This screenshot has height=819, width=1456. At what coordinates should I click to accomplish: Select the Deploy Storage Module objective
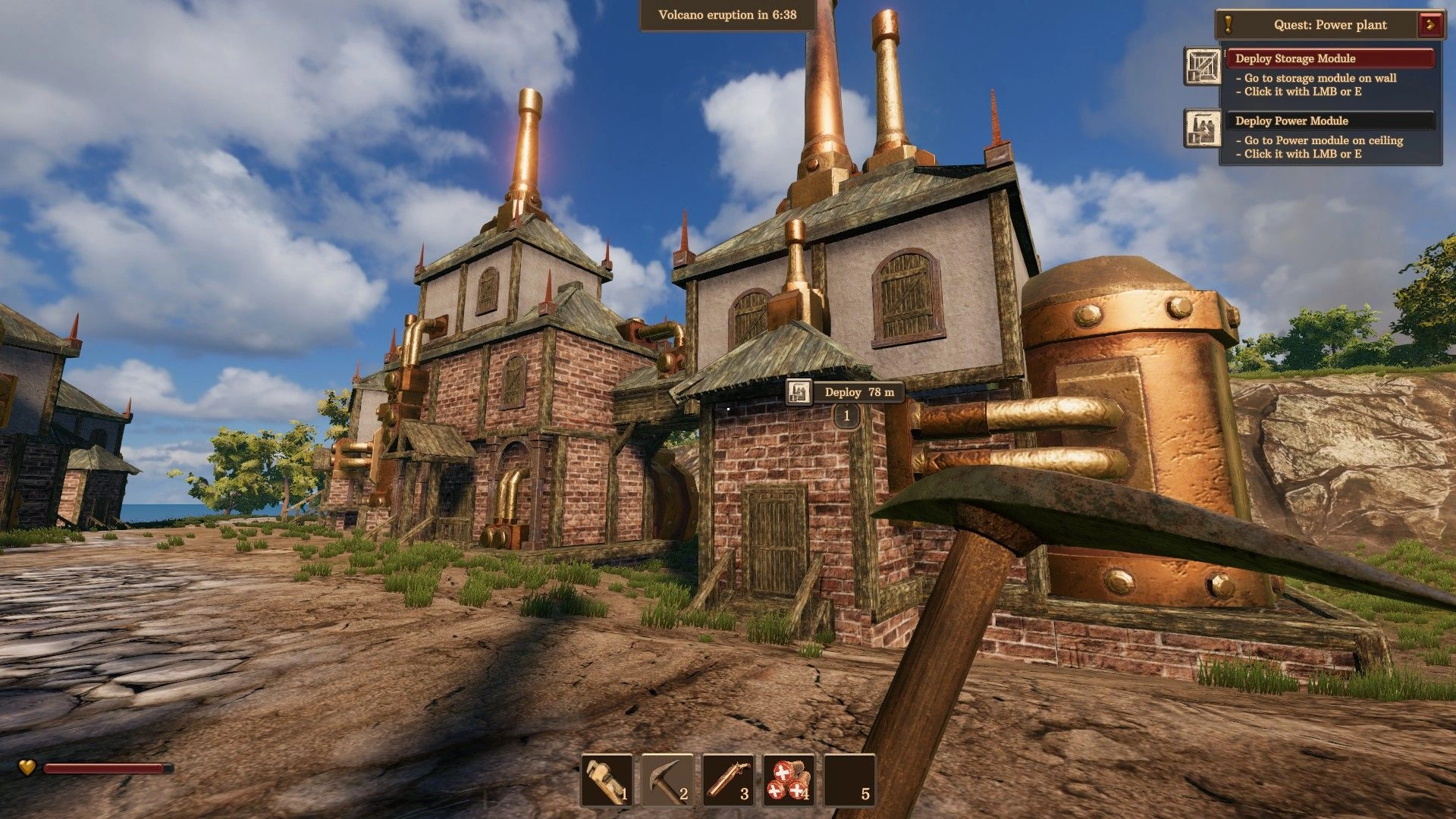click(1329, 58)
